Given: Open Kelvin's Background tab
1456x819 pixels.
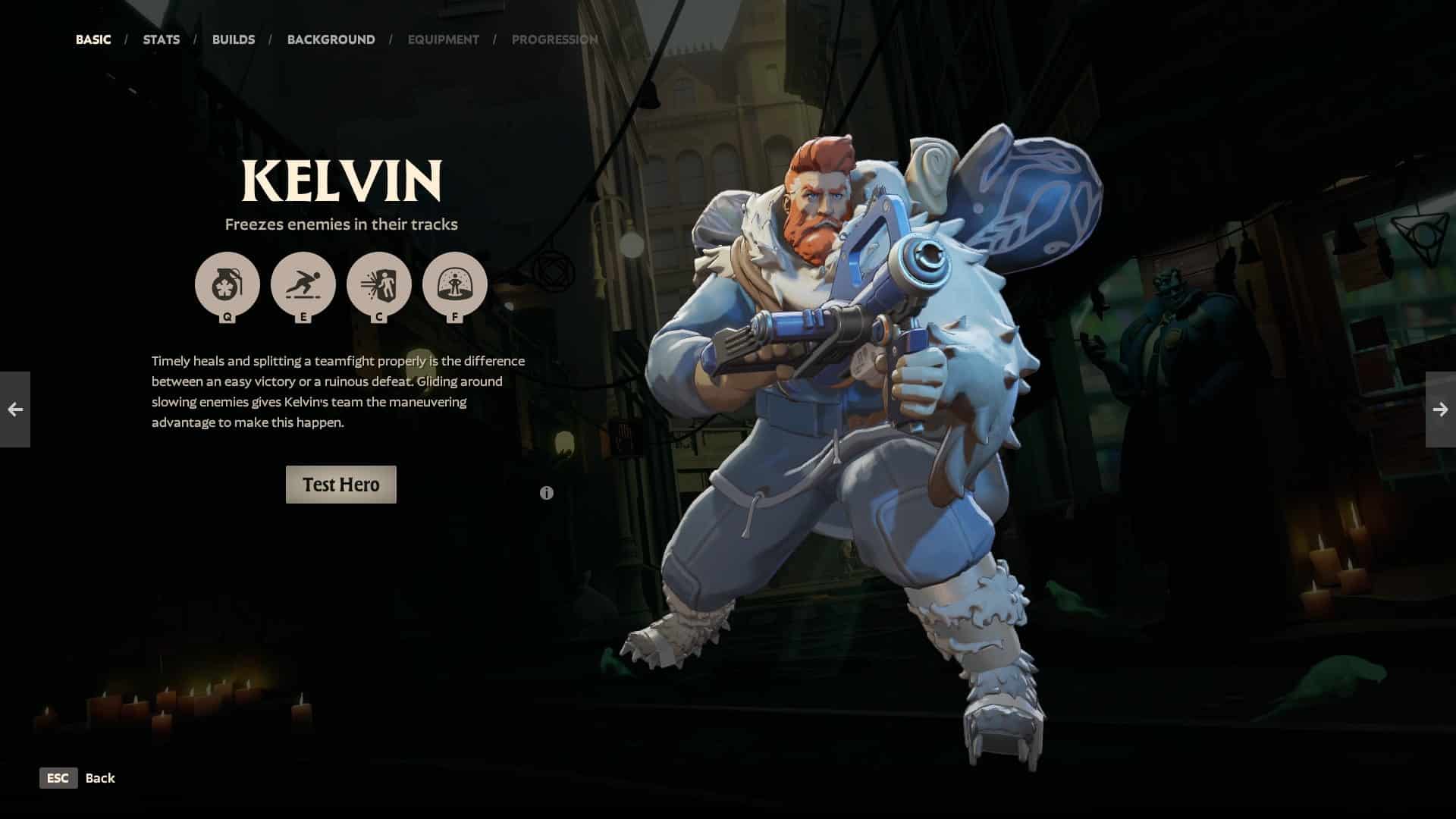Looking at the screenshot, I should pyautogui.click(x=331, y=39).
